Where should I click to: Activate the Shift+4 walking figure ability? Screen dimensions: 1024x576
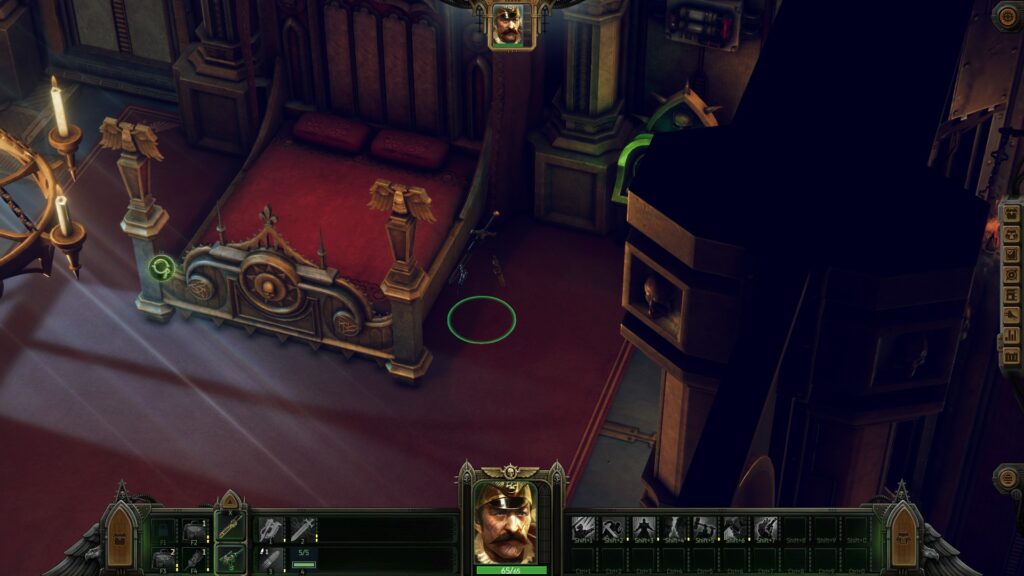pos(675,528)
